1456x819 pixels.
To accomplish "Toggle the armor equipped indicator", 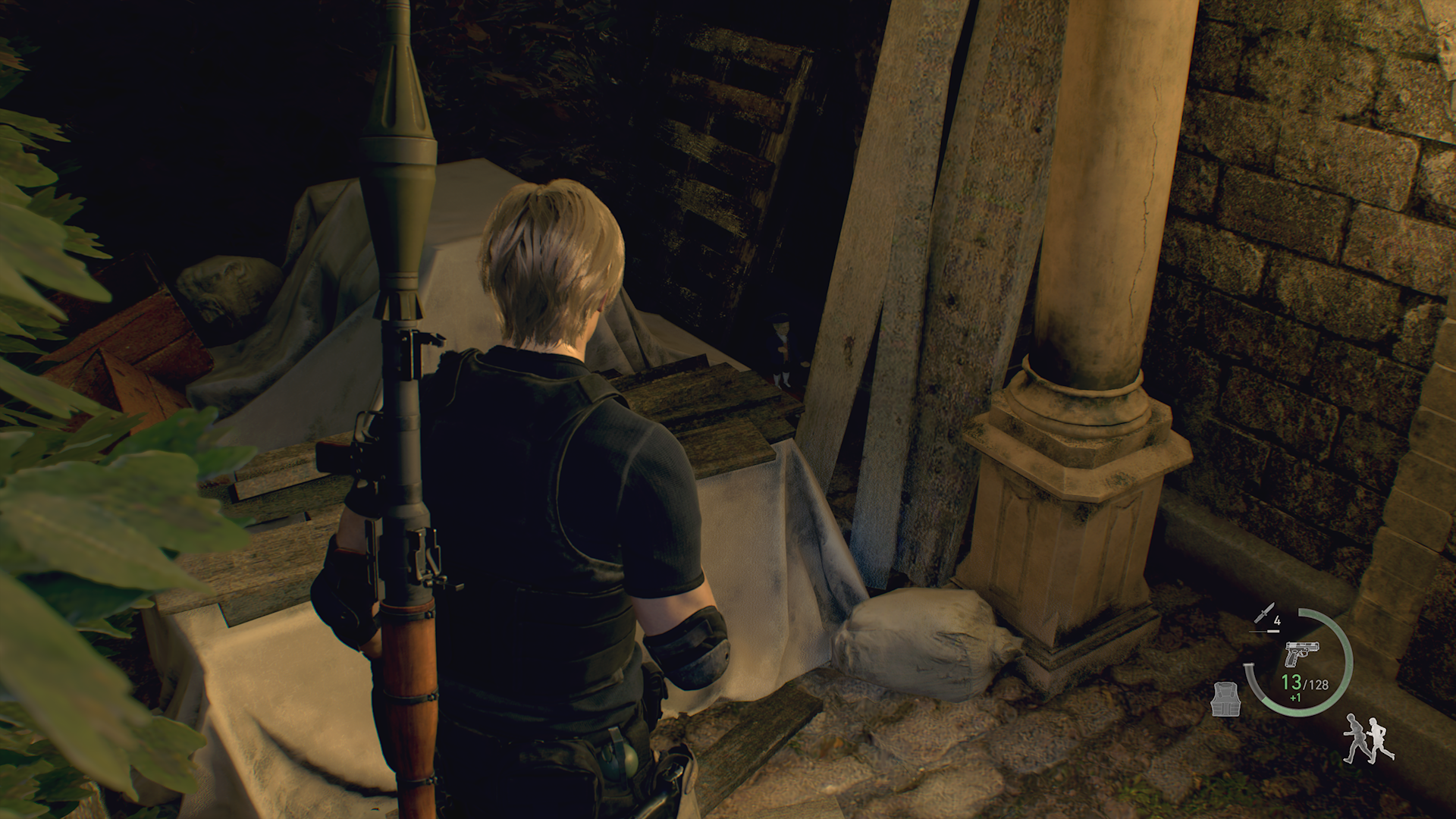I will (x=1226, y=699).
